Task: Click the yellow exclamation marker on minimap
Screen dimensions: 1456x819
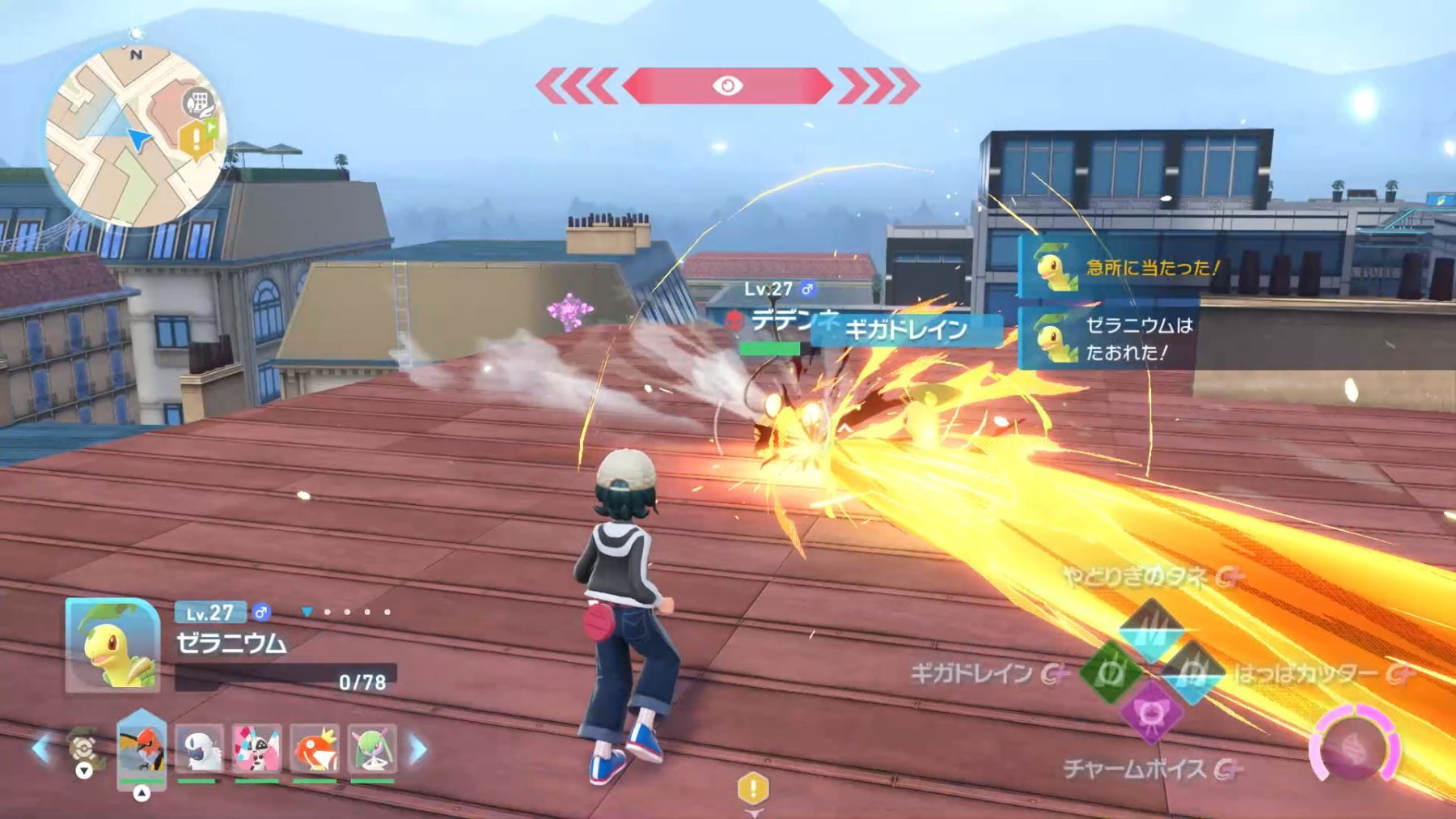Action: (x=196, y=140)
